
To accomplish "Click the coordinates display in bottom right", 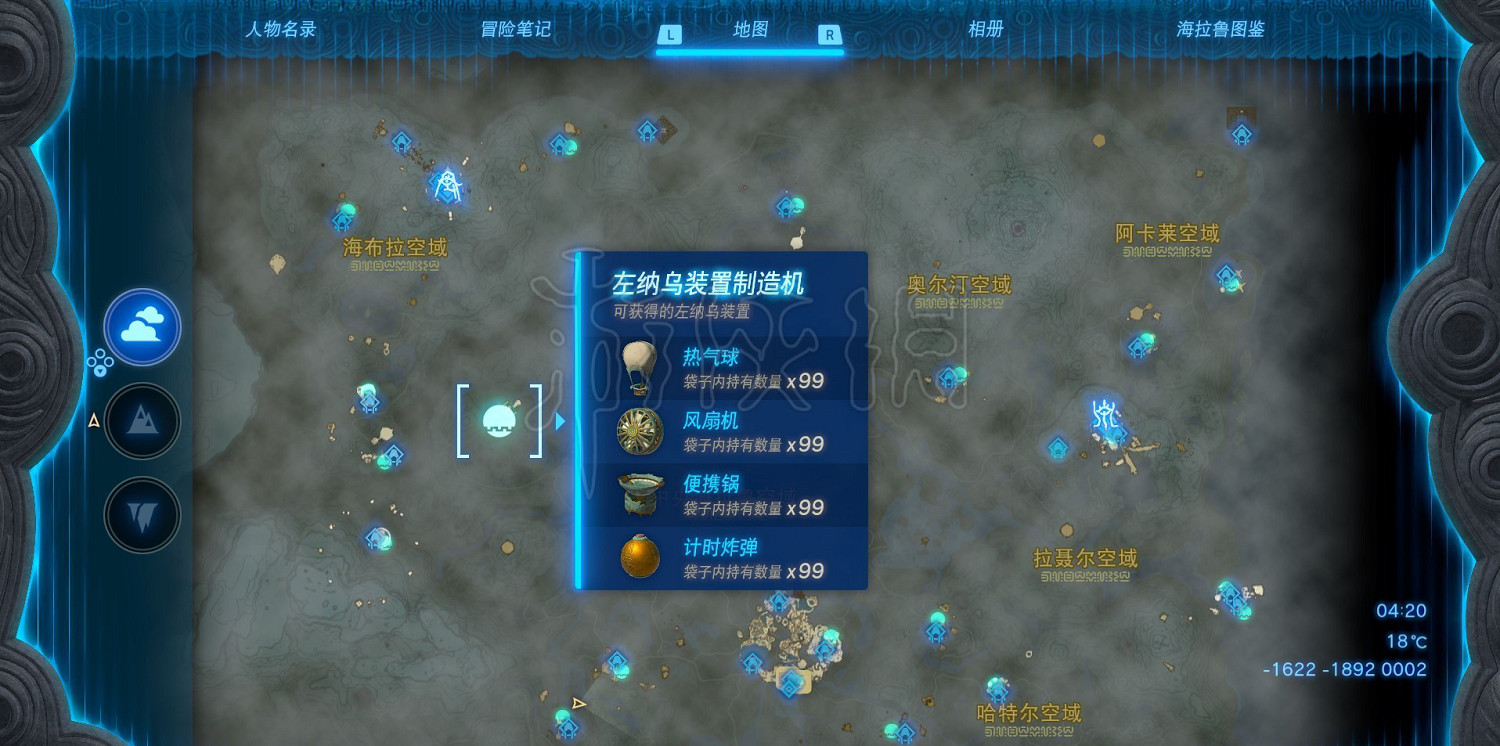I will [x=1344, y=670].
